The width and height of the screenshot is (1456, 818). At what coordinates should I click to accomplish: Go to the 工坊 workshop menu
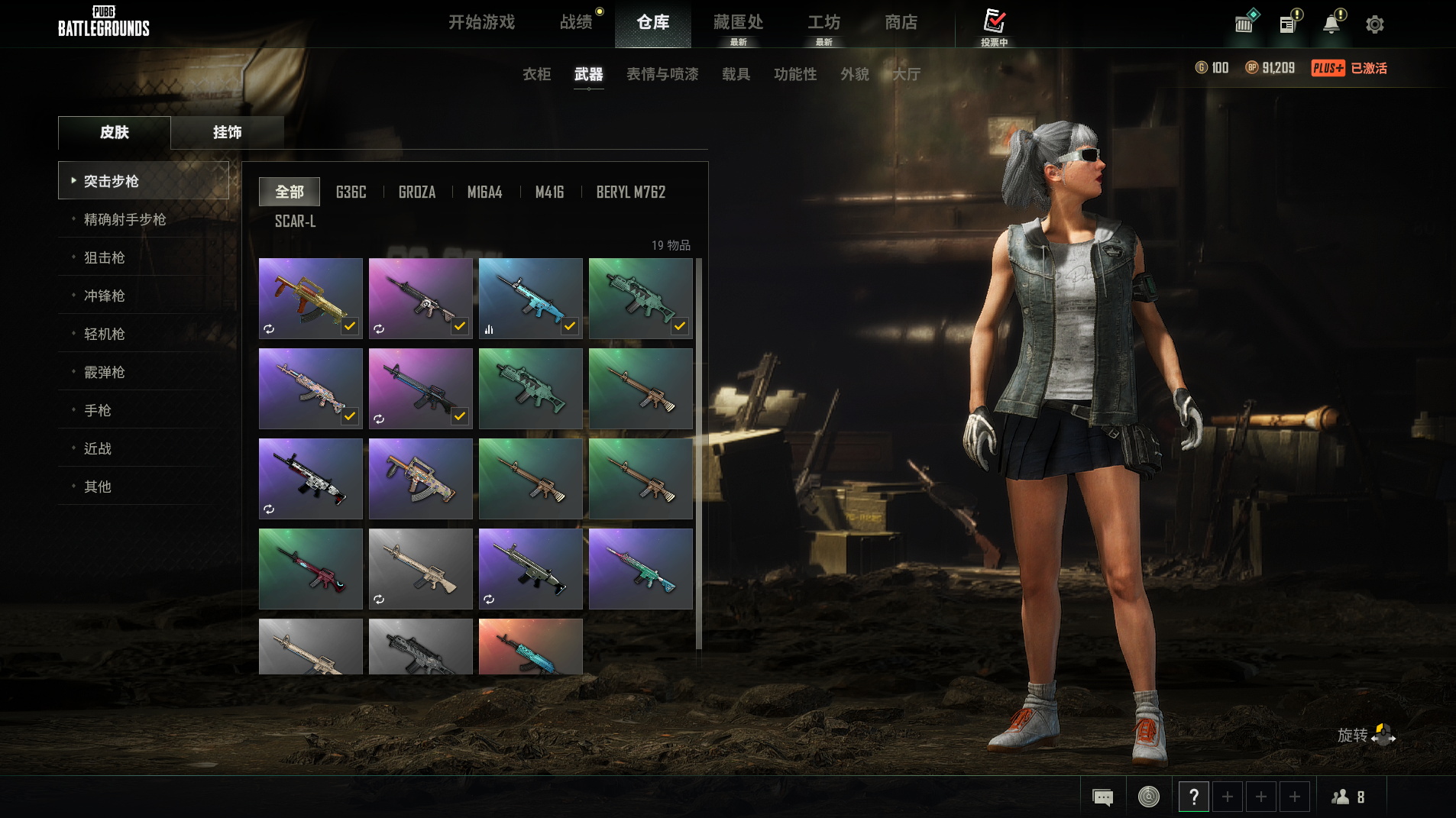823,22
